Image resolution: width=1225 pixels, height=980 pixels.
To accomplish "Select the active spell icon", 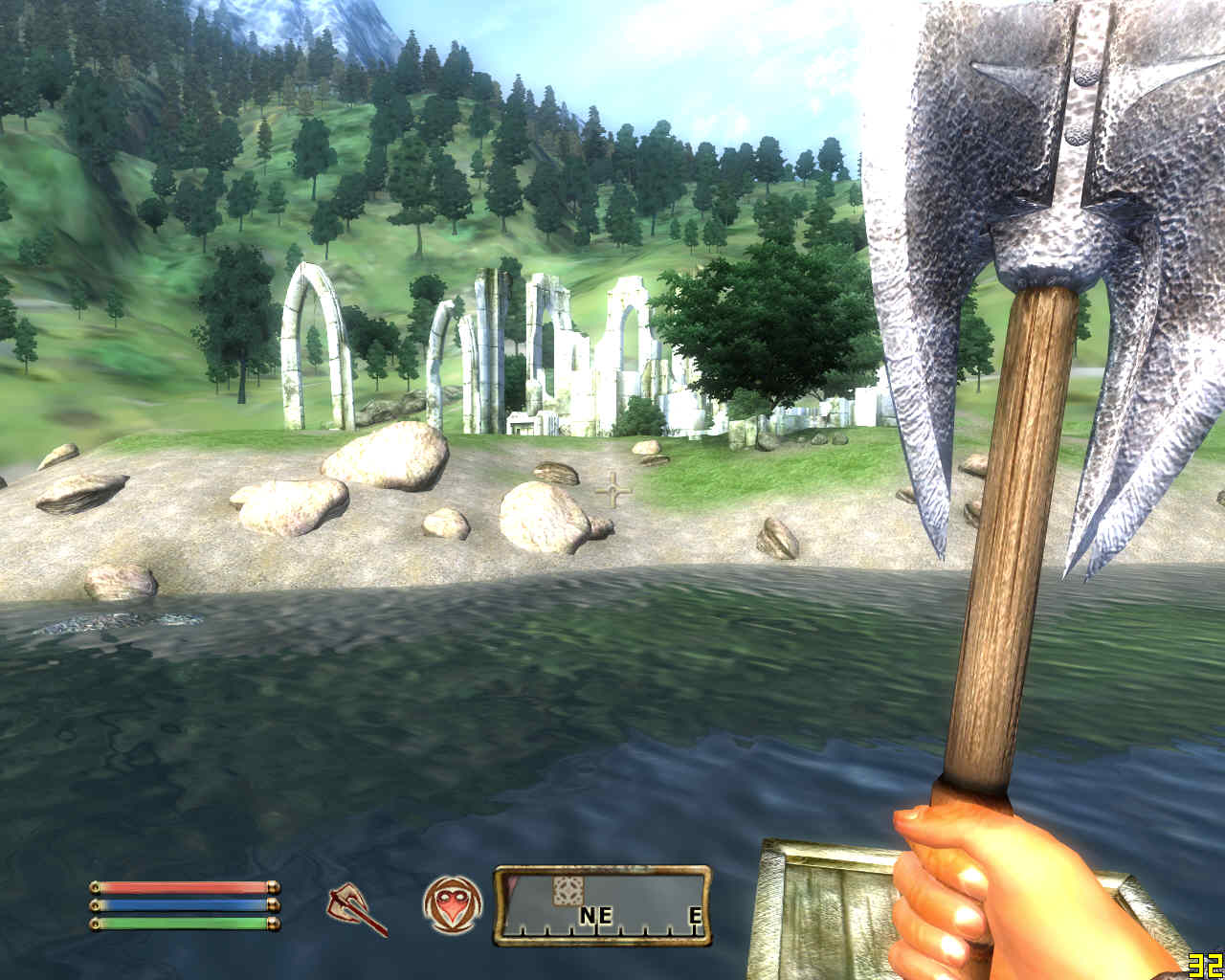I will [452, 904].
